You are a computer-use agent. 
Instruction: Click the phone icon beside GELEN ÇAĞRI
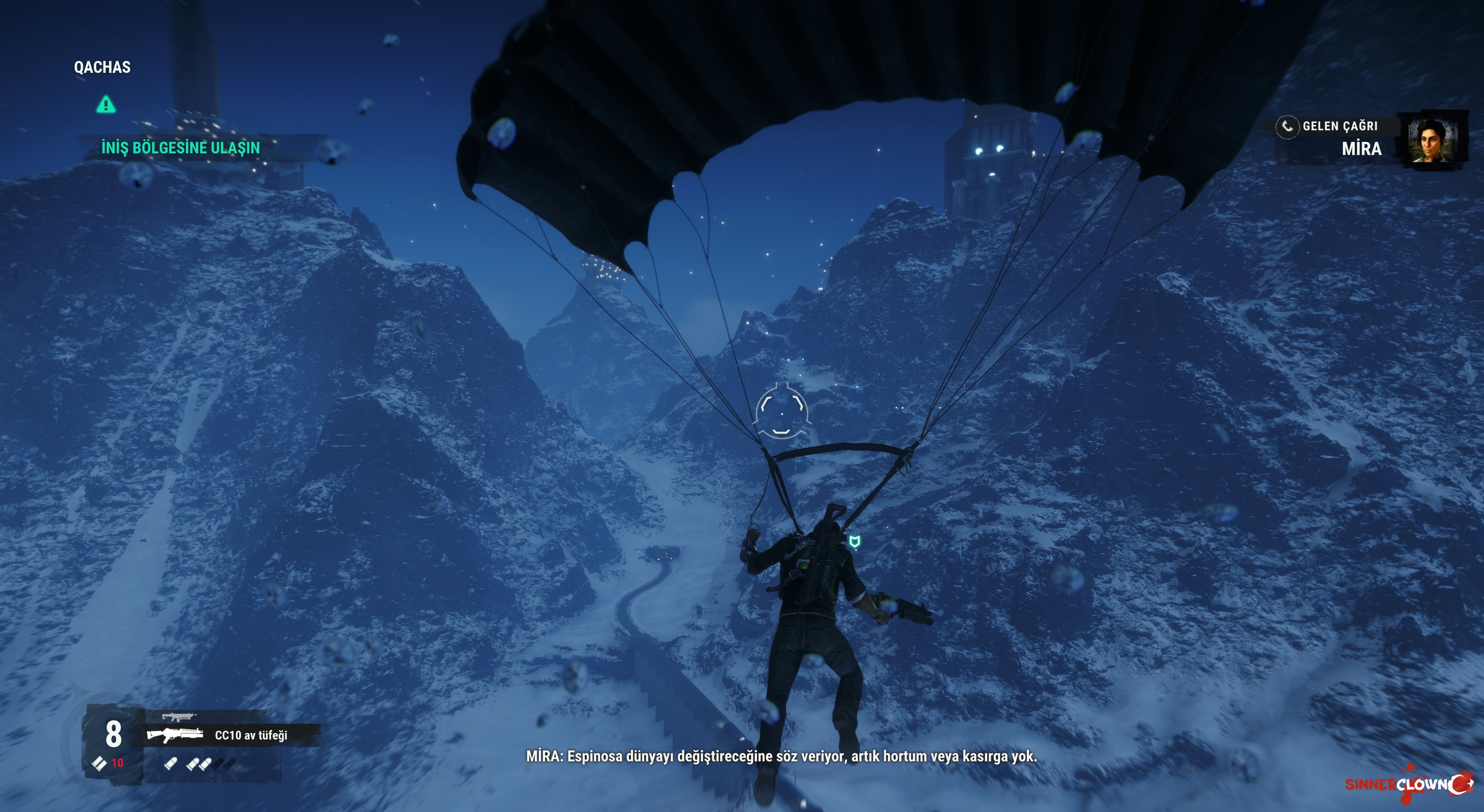tap(1287, 126)
